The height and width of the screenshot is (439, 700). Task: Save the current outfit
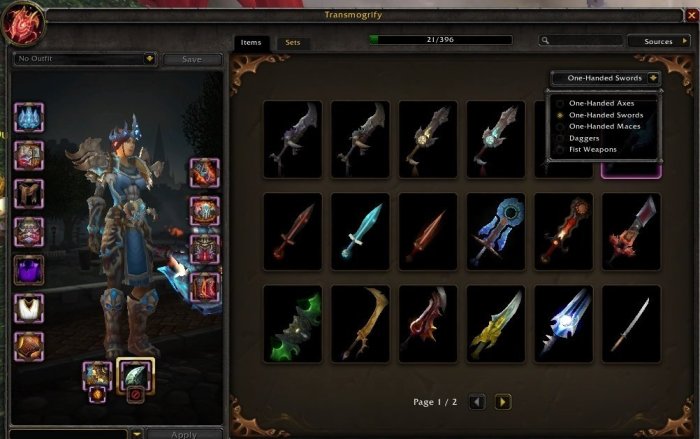click(191, 59)
